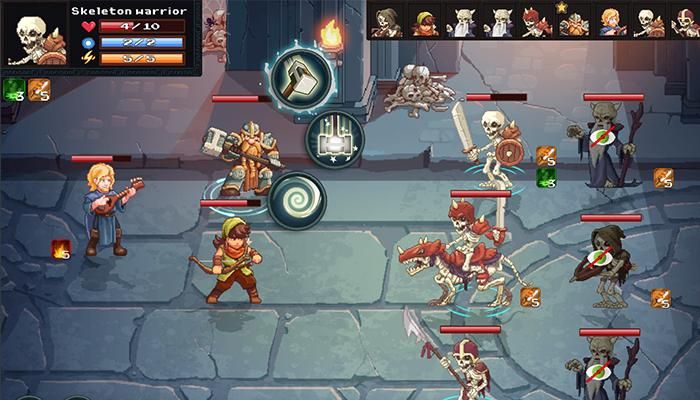Select the green-hat archer turn-order portrait

tap(424, 21)
